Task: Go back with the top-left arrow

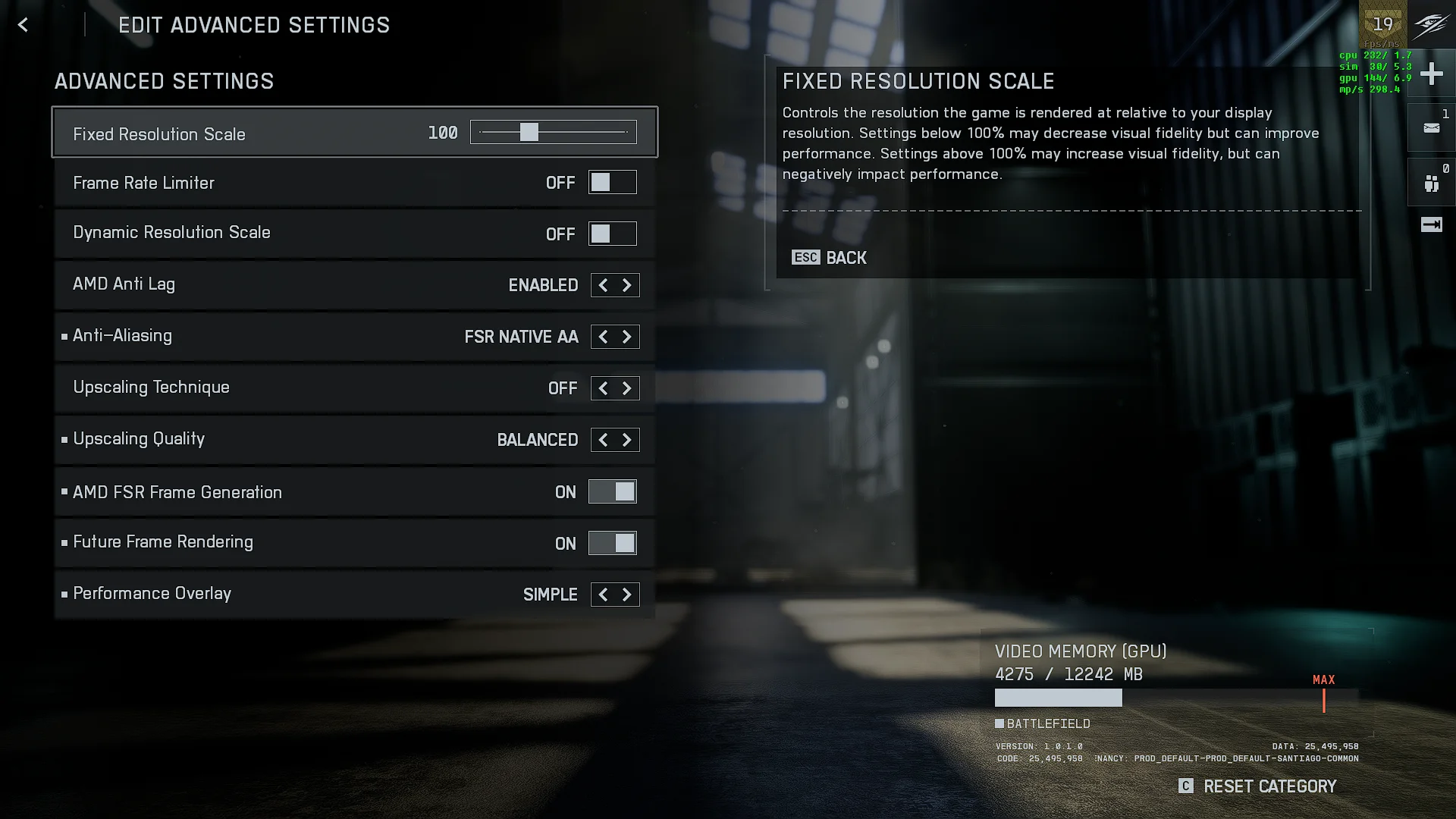Action: tap(23, 25)
